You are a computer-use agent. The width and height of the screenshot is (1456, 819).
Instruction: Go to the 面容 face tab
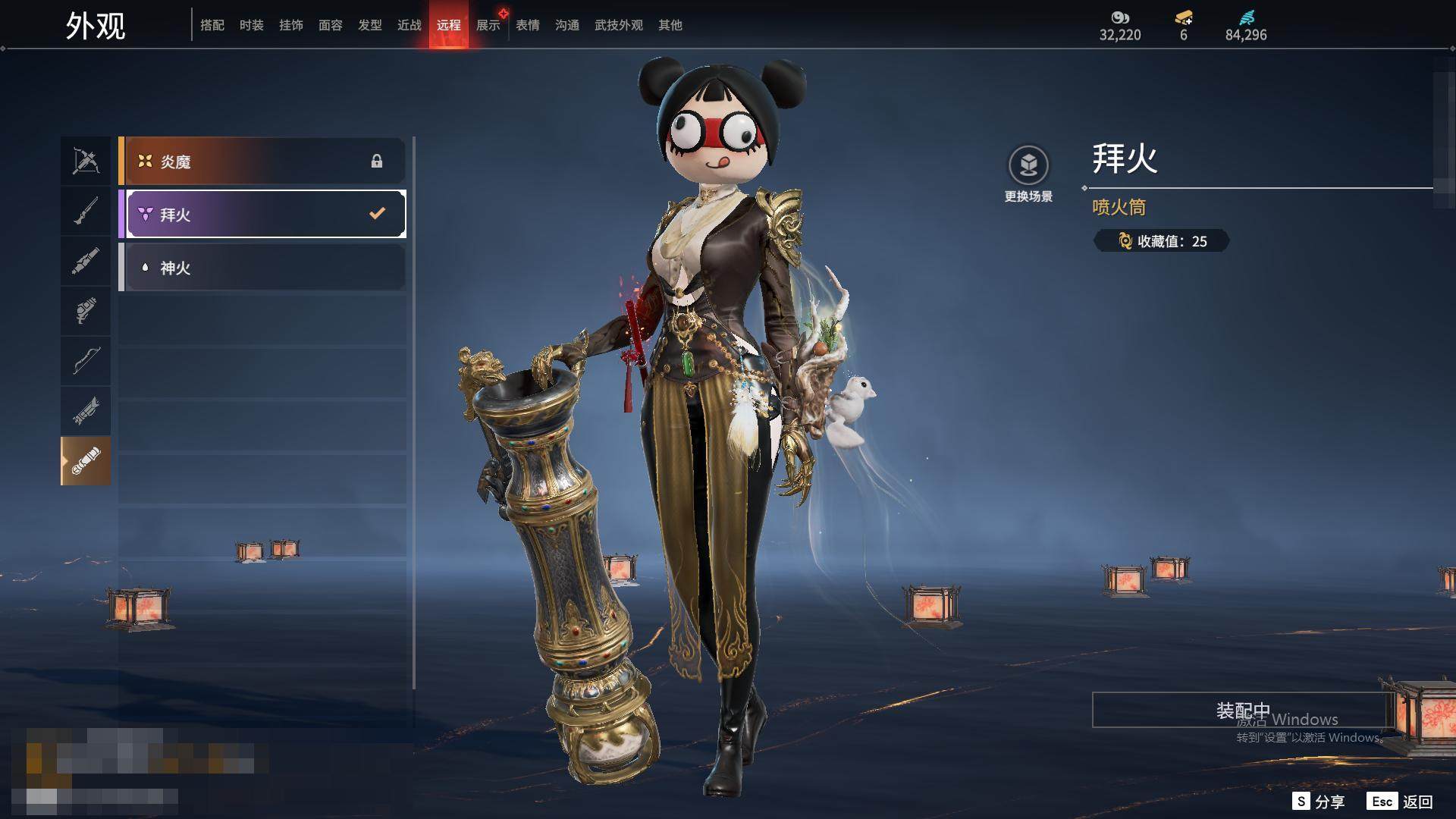[x=331, y=25]
